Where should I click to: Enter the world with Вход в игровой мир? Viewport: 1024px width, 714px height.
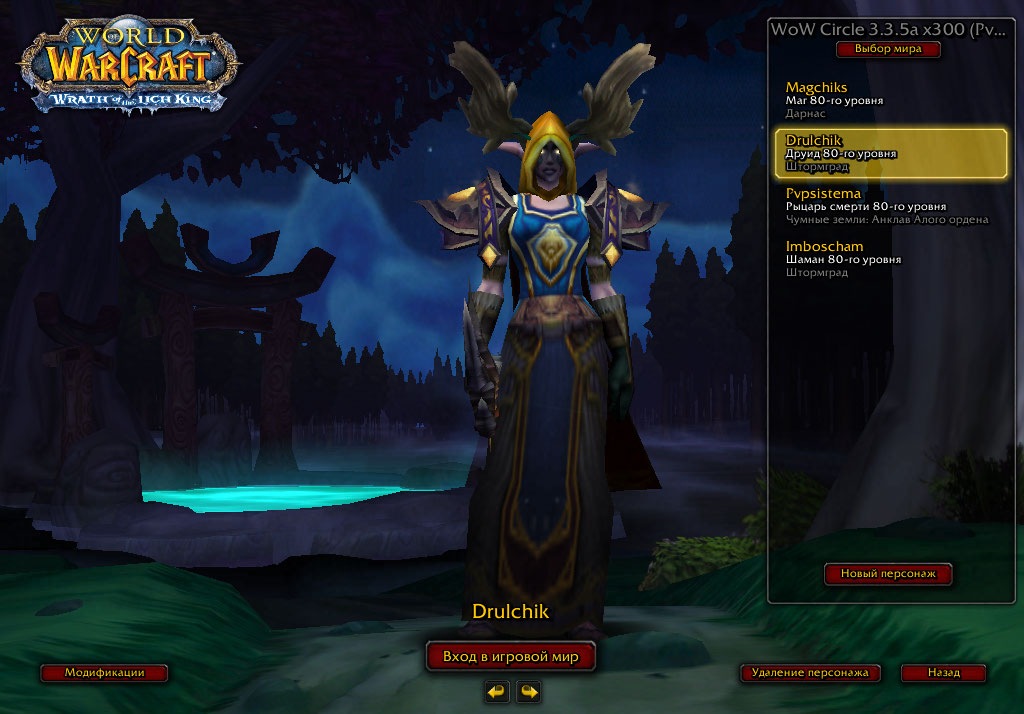[511, 656]
